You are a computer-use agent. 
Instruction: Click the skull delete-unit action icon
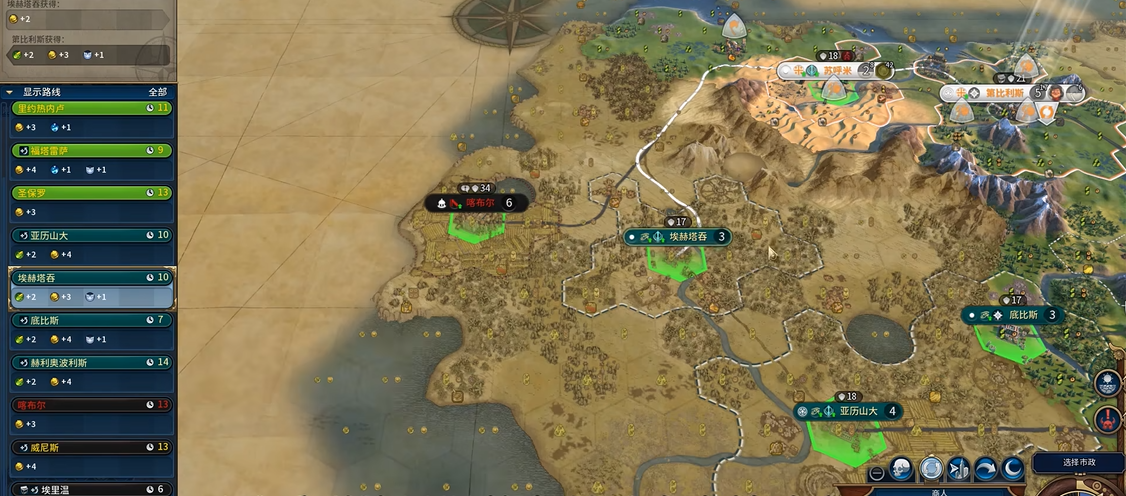tap(902, 469)
